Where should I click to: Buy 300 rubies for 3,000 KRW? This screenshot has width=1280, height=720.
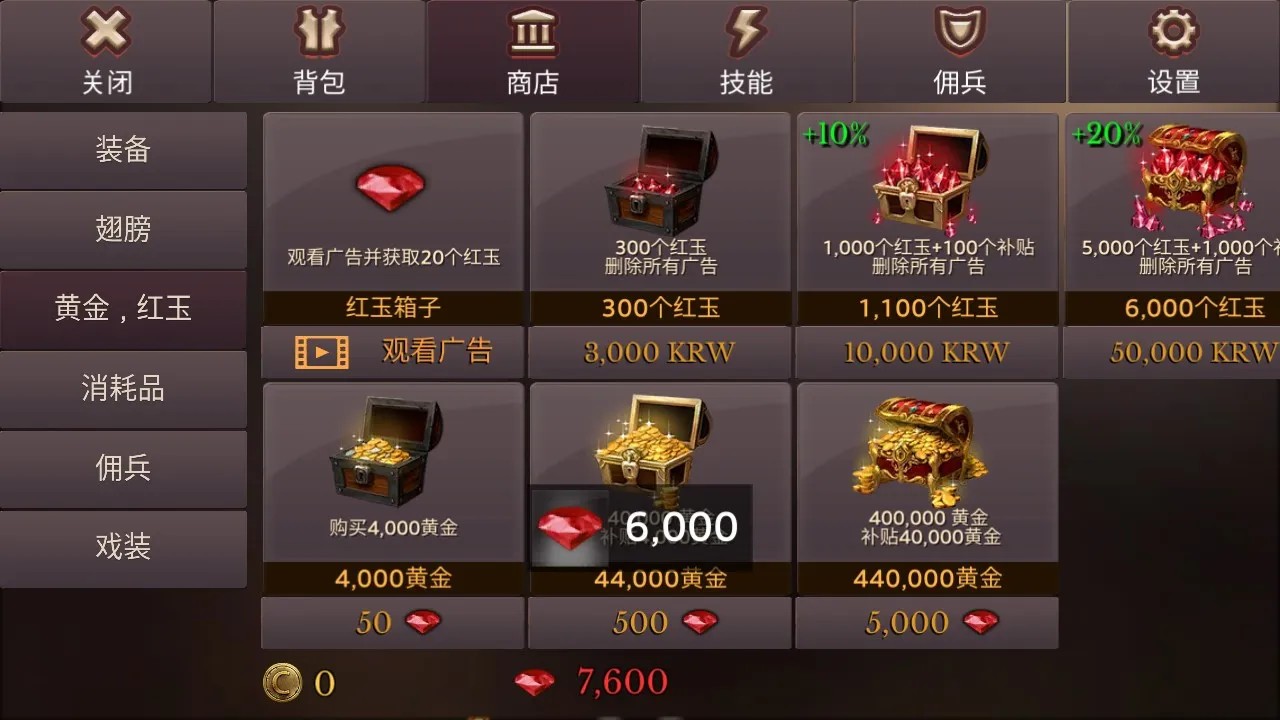659,352
